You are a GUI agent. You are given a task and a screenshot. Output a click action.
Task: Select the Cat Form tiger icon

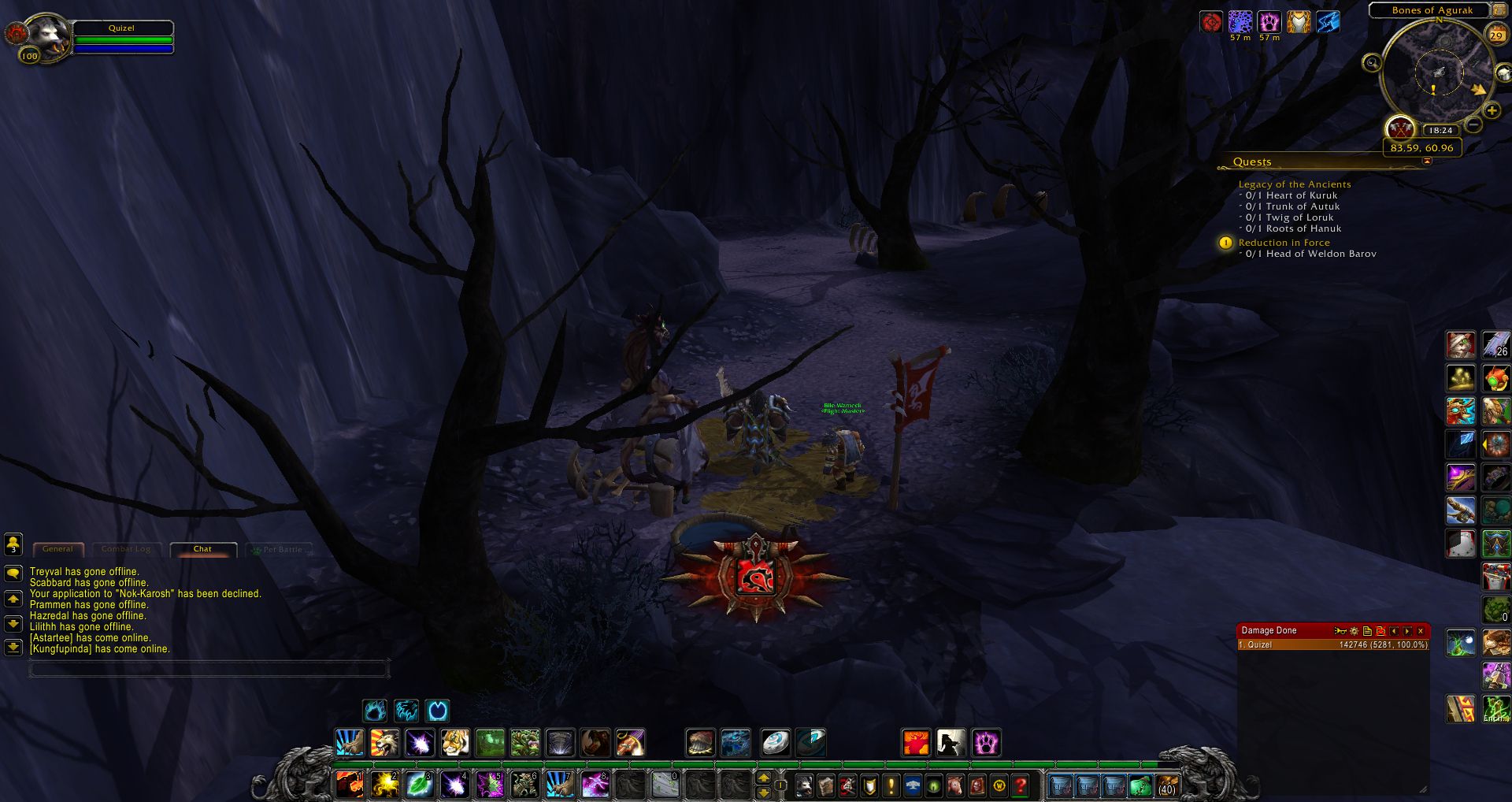455,741
